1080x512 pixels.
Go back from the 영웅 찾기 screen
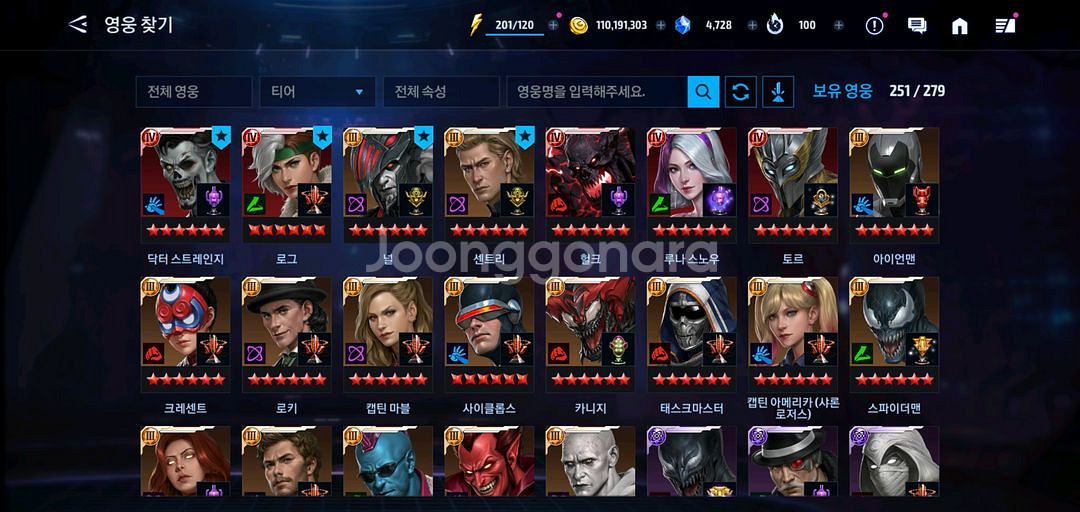(x=78, y=25)
